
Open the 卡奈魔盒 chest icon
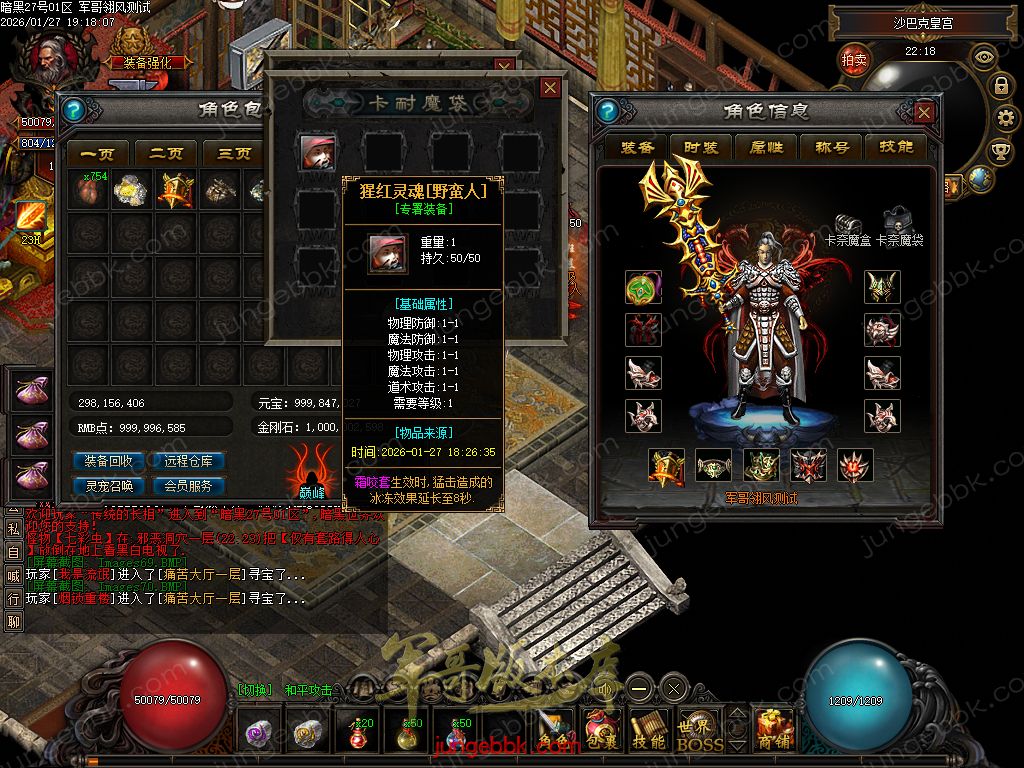(847, 223)
